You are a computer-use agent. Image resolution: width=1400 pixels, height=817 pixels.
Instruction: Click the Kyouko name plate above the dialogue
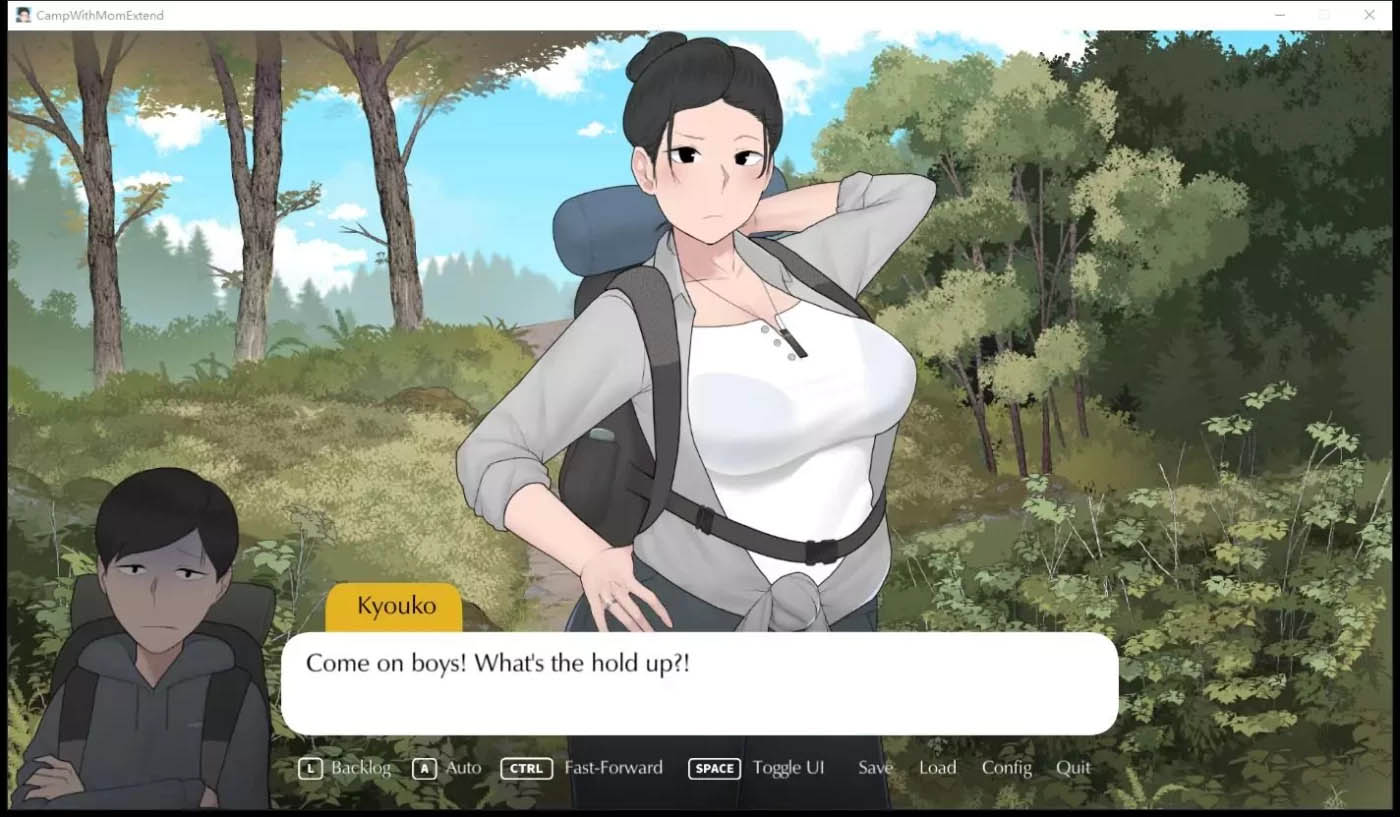[x=395, y=605]
